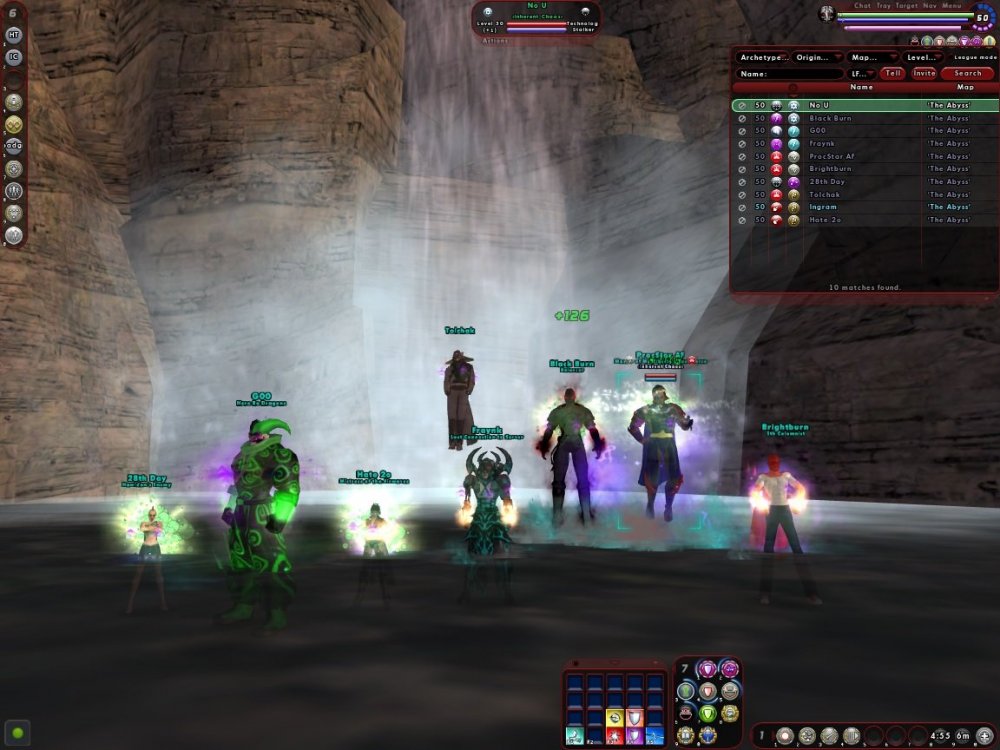Screen dimensions: 1000x750
Task: Click the plus button on the bottom tray
Action: coord(985,736)
